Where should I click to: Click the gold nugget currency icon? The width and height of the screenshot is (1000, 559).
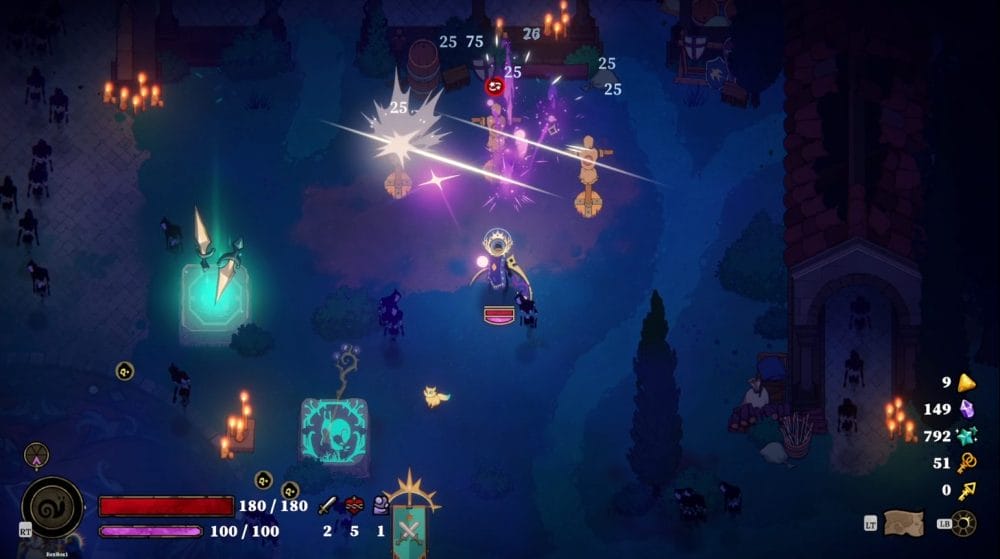click(966, 382)
